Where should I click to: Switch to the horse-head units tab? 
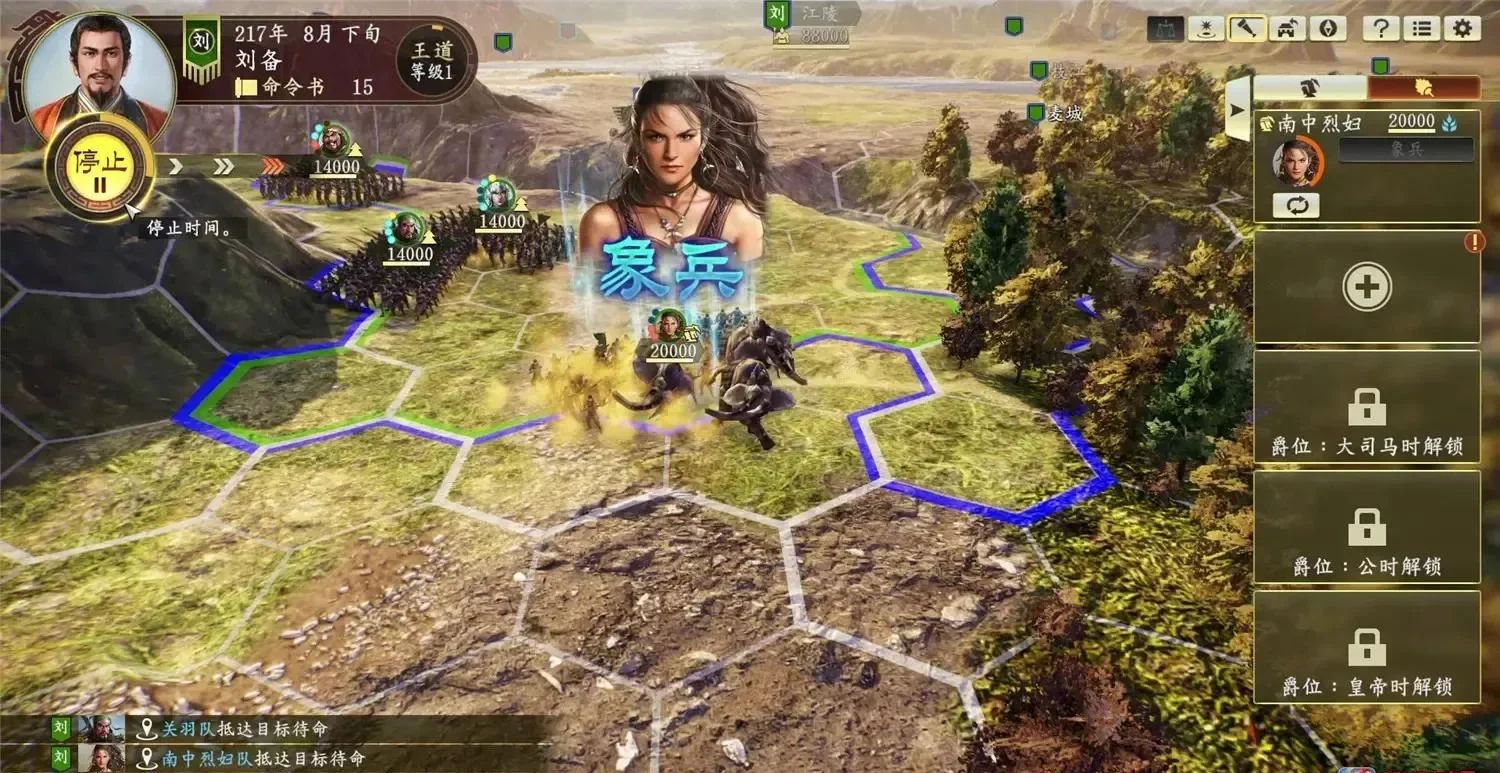(1310, 87)
